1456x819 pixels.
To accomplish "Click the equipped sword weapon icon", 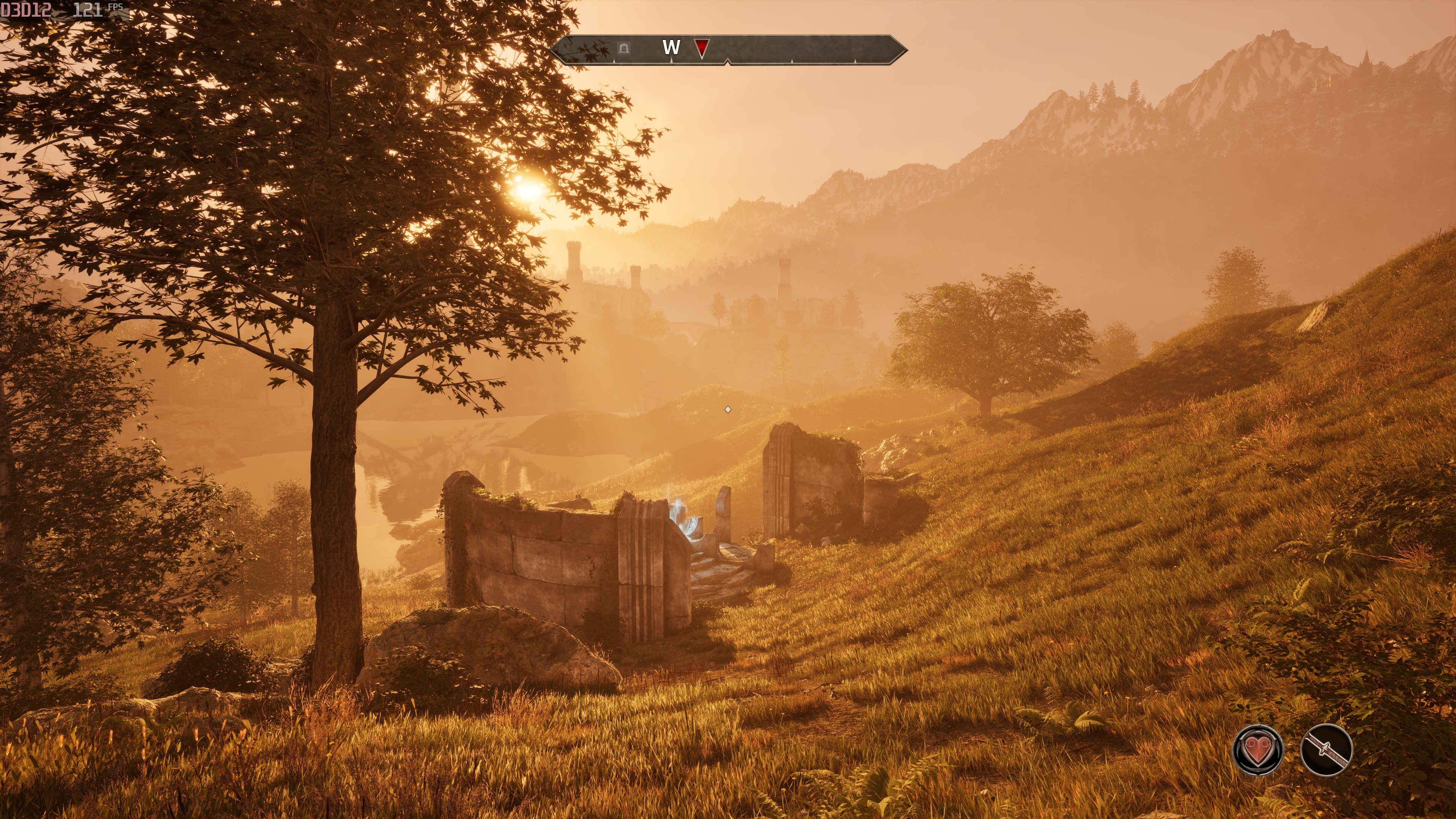I will 1326,750.
